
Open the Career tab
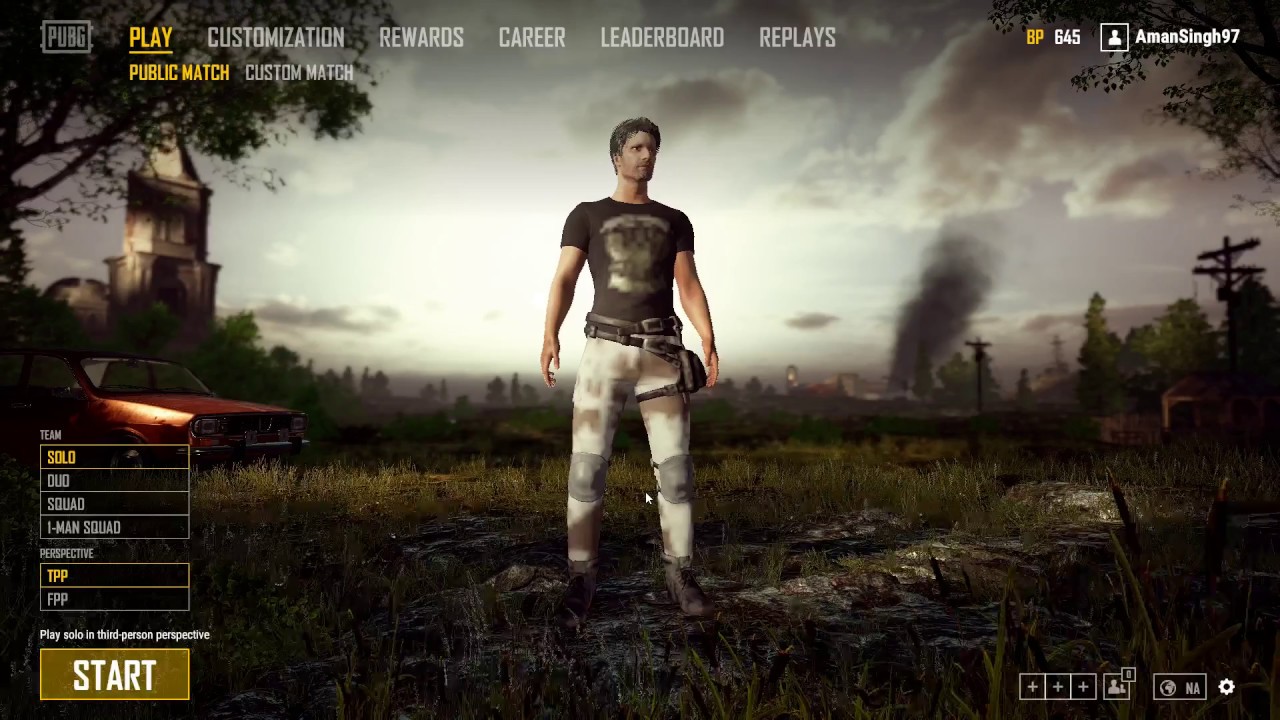point(532,38)
